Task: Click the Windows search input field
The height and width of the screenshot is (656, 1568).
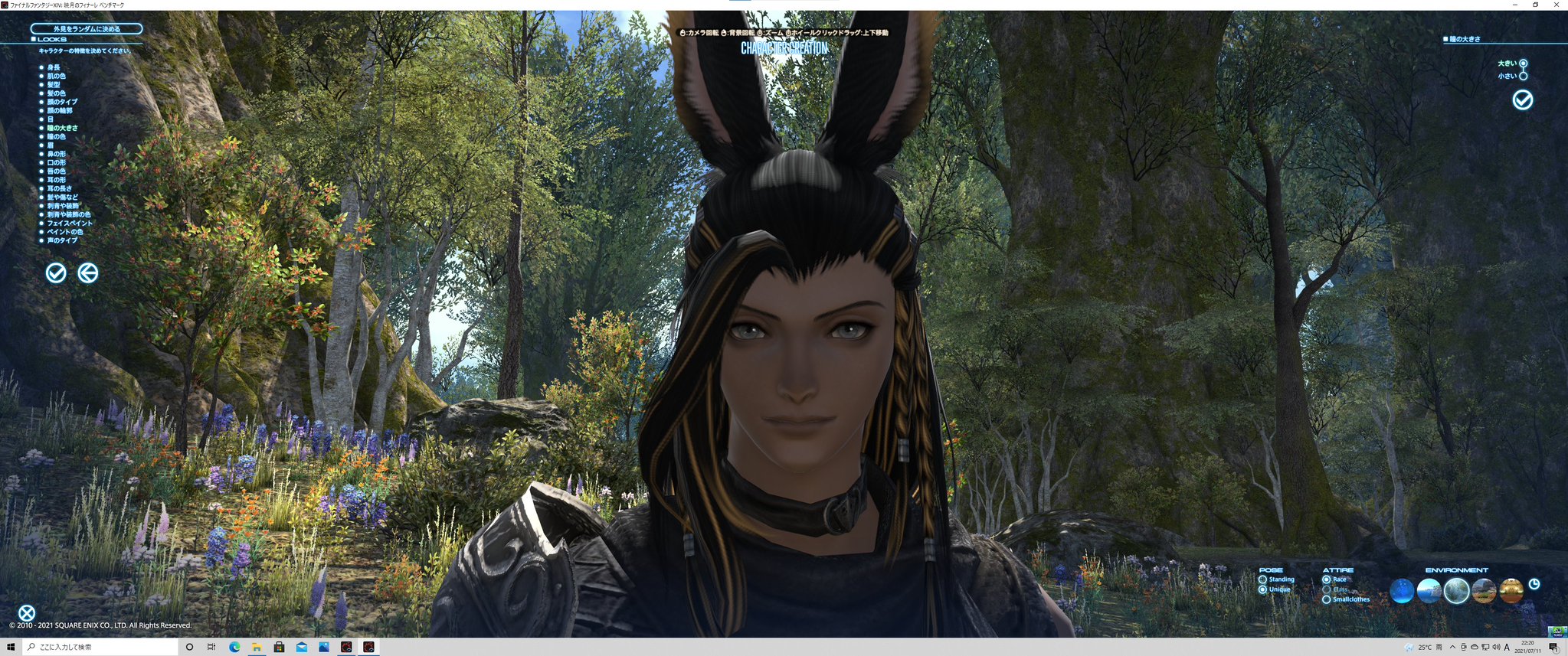Action: [x=92, y=647]
